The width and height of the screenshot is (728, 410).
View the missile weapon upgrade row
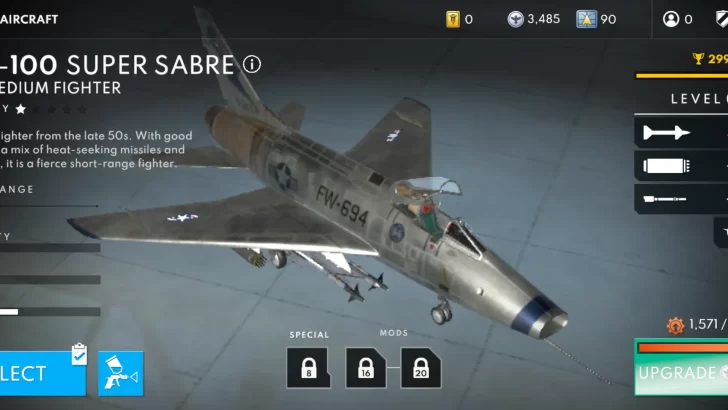(680, 132)
